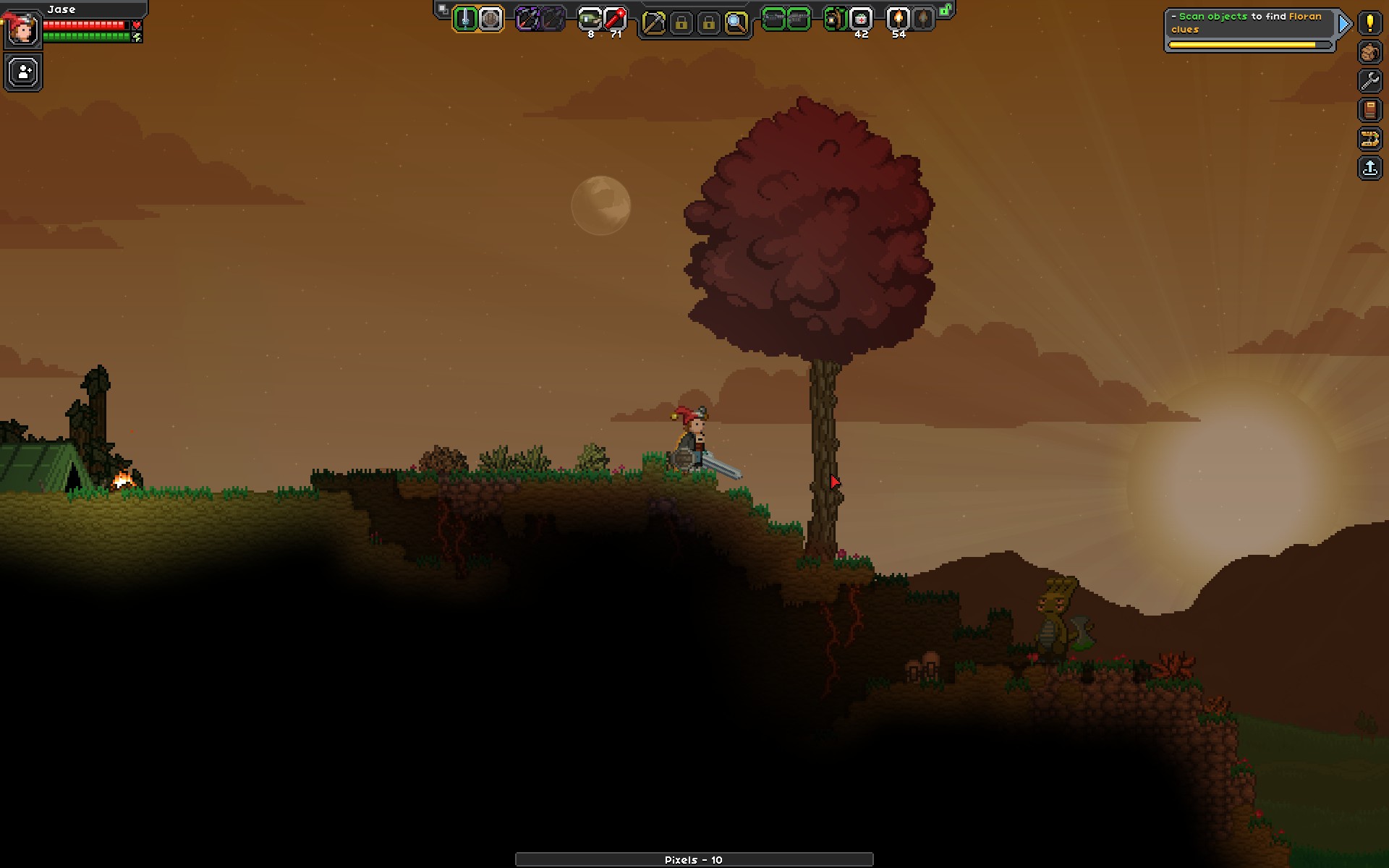Choose the pickaxe matter manipulator tool
Viewport: 1389px width, 868px height.
pyautogui.click(x=653, y=22)
